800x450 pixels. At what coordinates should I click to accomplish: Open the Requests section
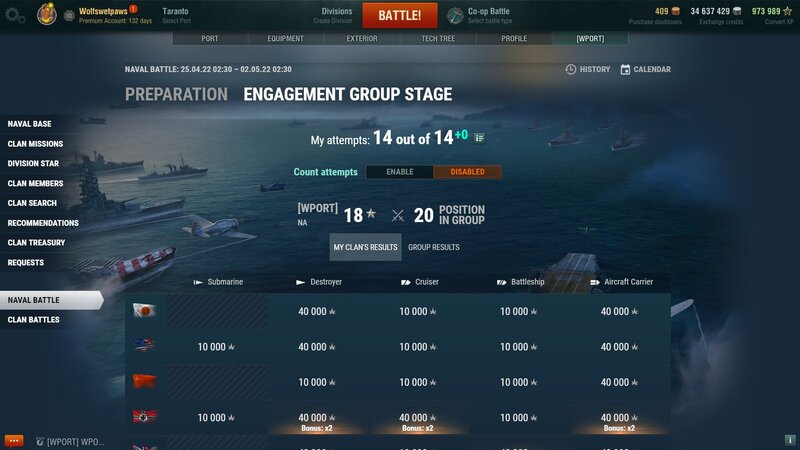(26, 263)
